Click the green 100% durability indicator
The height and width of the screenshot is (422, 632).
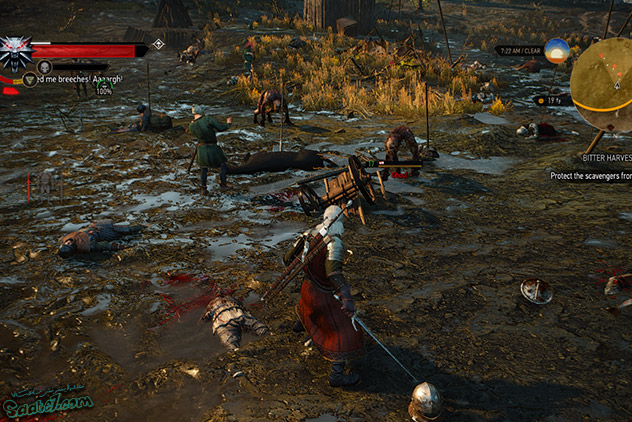click(x=104, y=90)
